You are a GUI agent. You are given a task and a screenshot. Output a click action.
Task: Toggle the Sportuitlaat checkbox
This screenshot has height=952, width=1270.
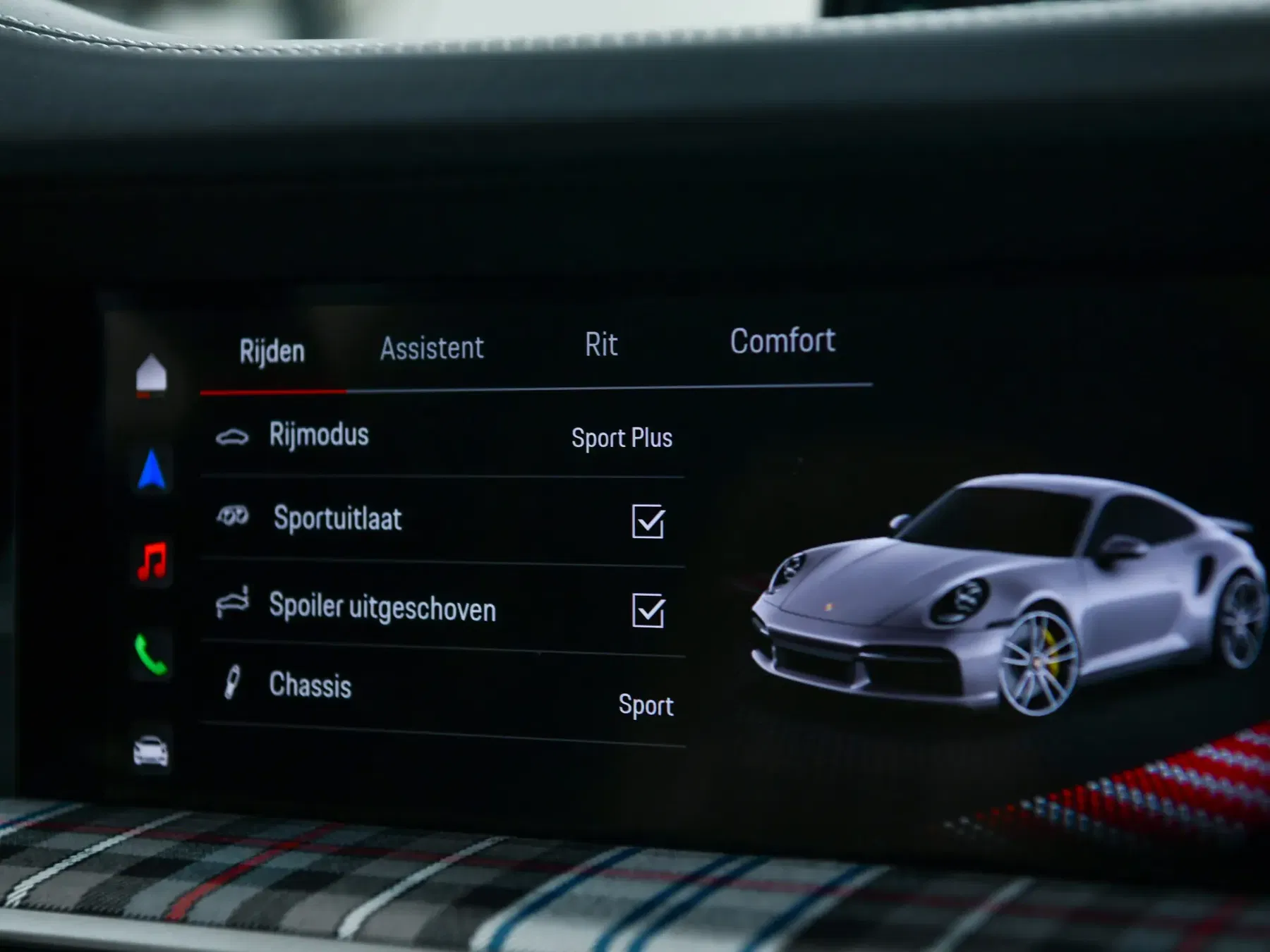click(x=648, y=522)
